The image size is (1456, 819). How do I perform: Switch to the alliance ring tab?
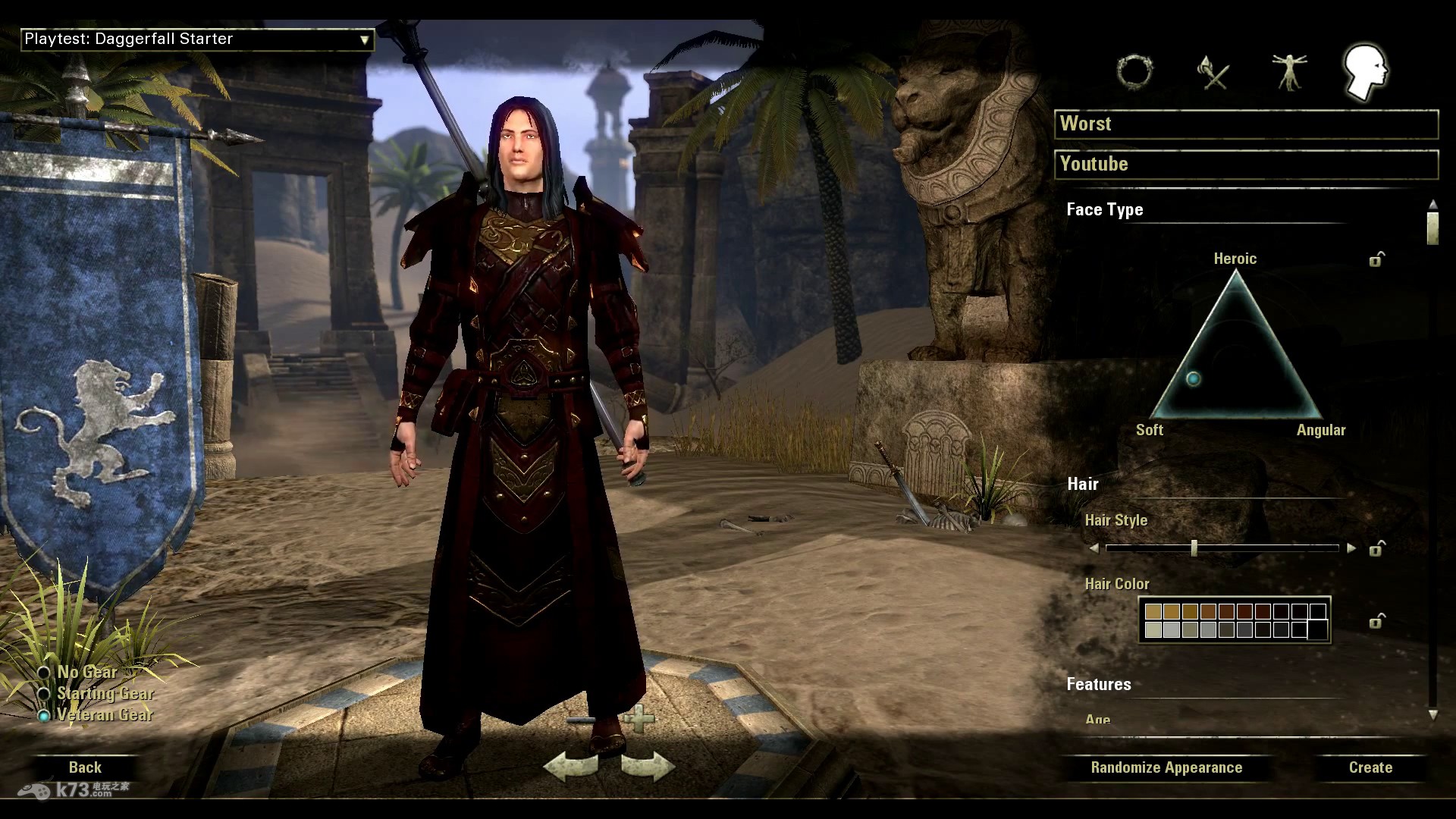[1134, 72]
